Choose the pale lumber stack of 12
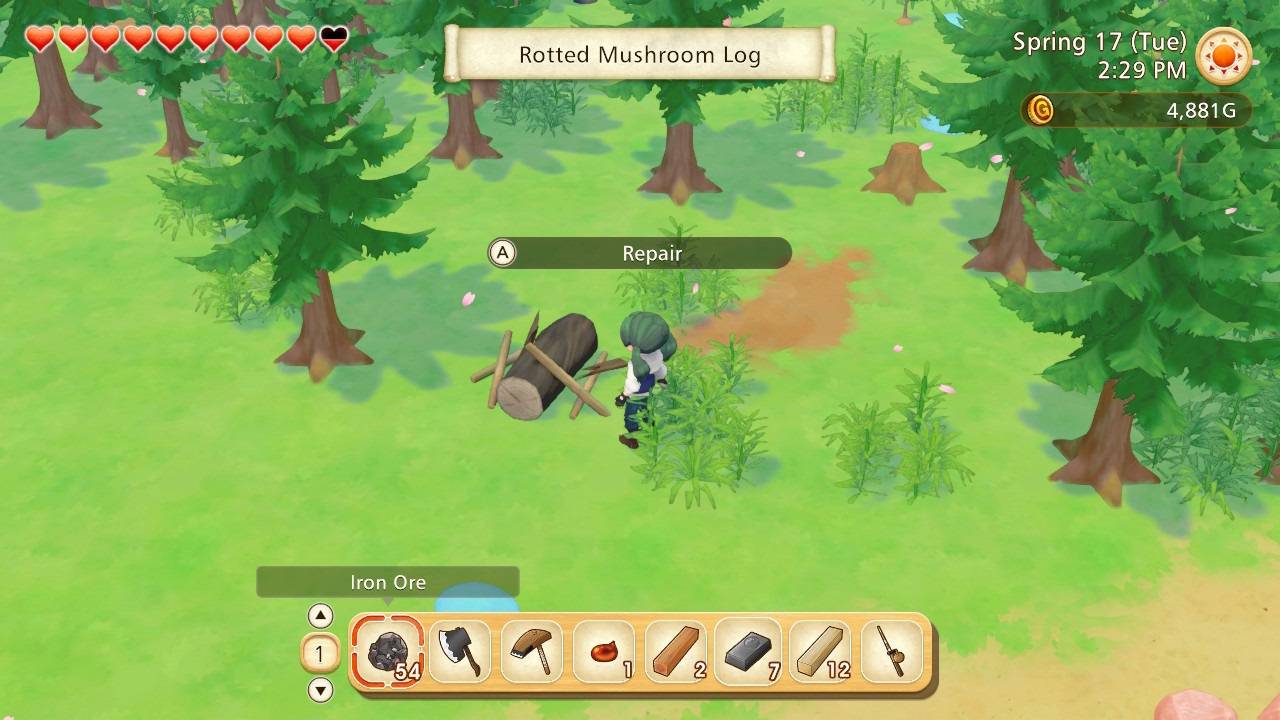The width and height of the screenshot is (1280, 720). tap(820, 652)
